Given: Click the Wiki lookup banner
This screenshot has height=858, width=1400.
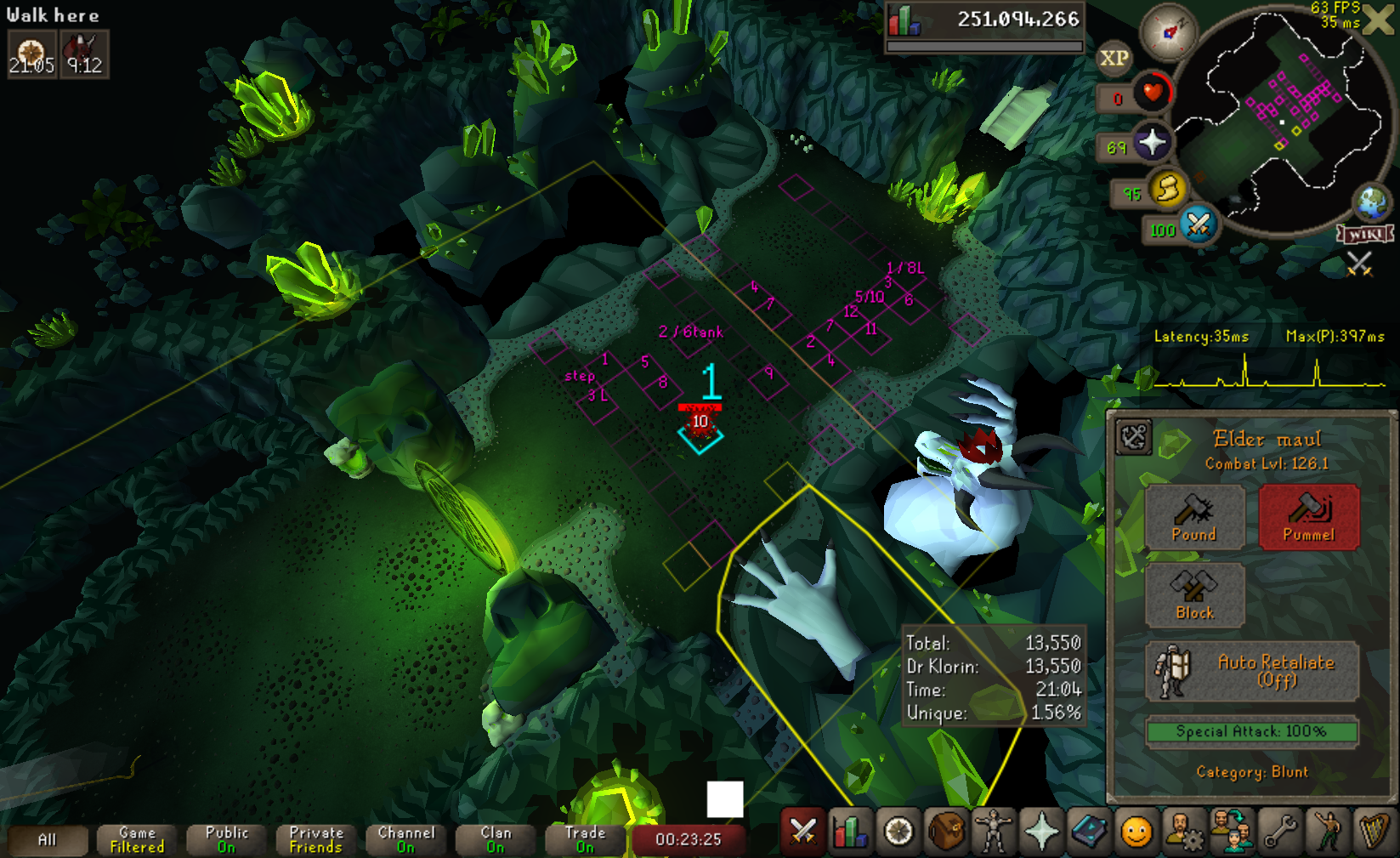Looking at the screenshot, I should [x=1364, y=234].
